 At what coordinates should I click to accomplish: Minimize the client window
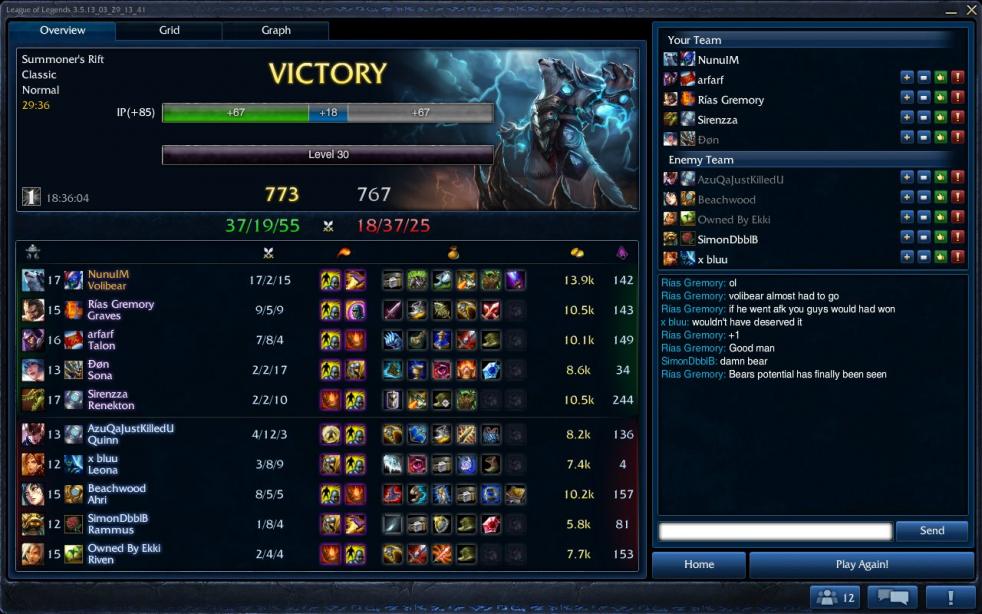[x=950, y=8]
